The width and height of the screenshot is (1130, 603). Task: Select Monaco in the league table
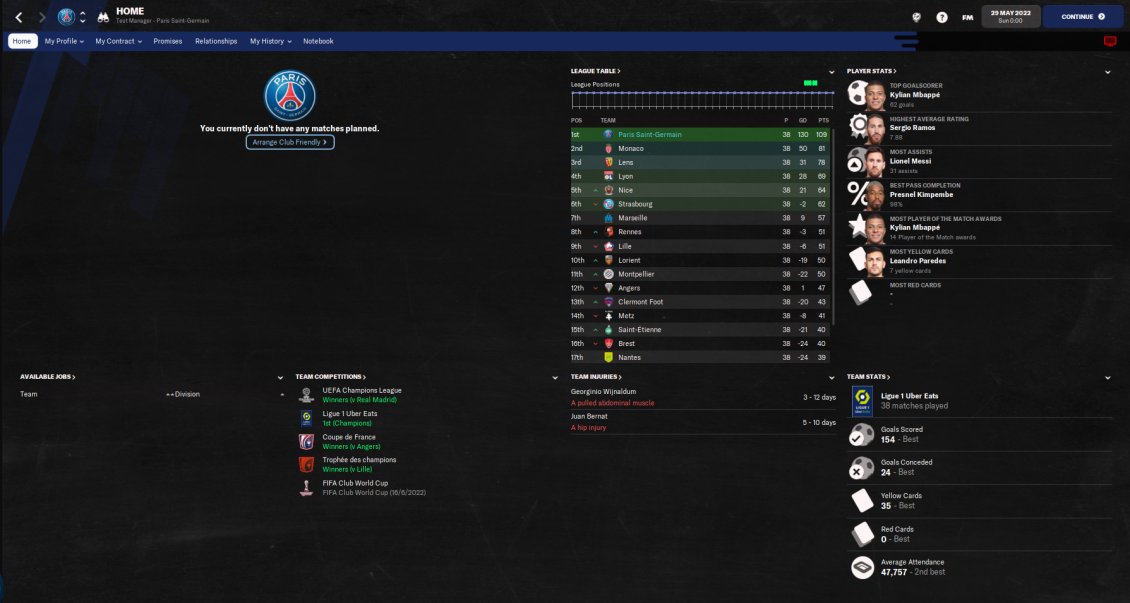pyautogui.click(x=631, y=148)
